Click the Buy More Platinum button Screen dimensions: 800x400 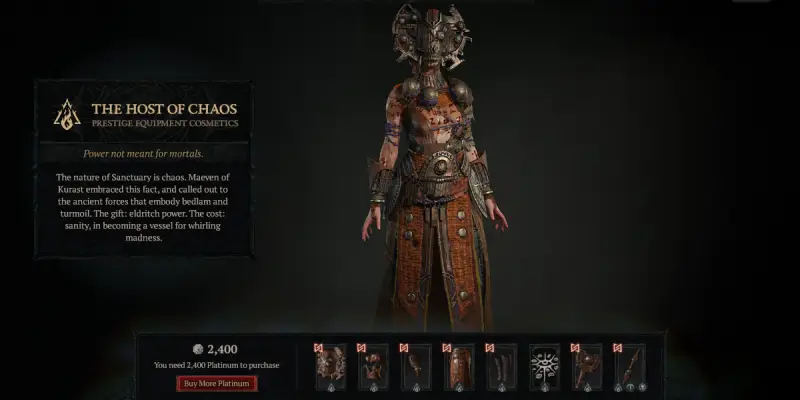[217, 383]
